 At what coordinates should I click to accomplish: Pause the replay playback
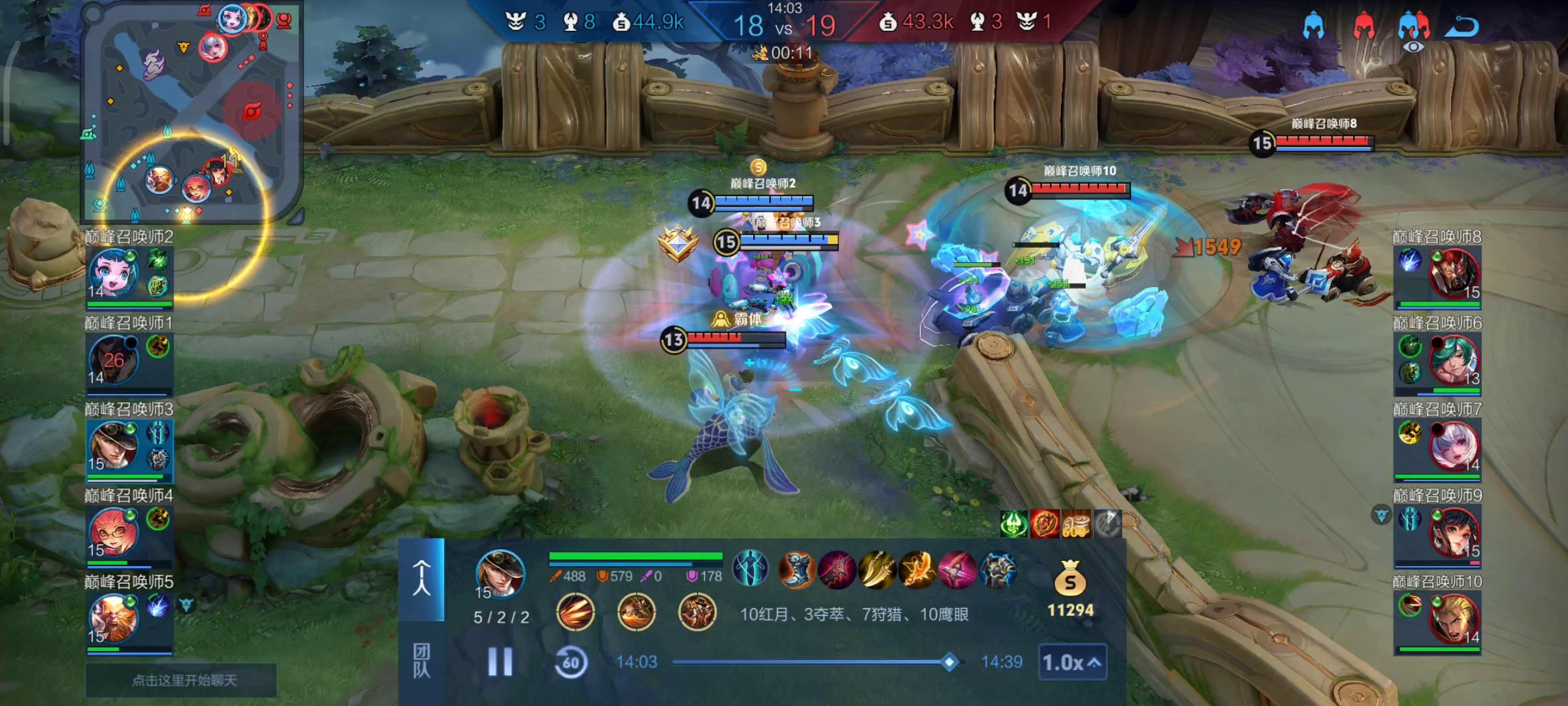coord(500,662)
